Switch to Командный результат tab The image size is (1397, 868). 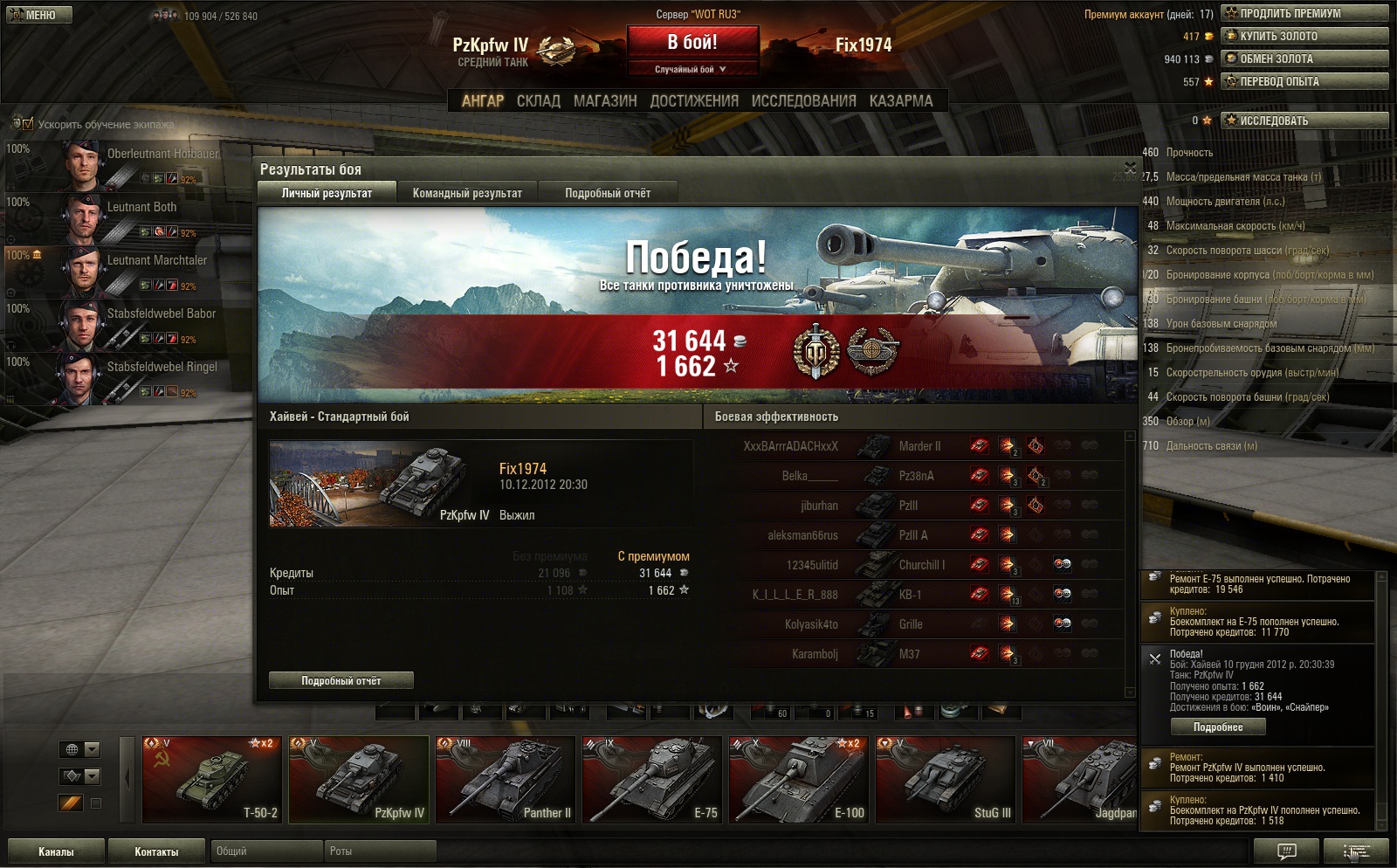click(x=467, y=193)
